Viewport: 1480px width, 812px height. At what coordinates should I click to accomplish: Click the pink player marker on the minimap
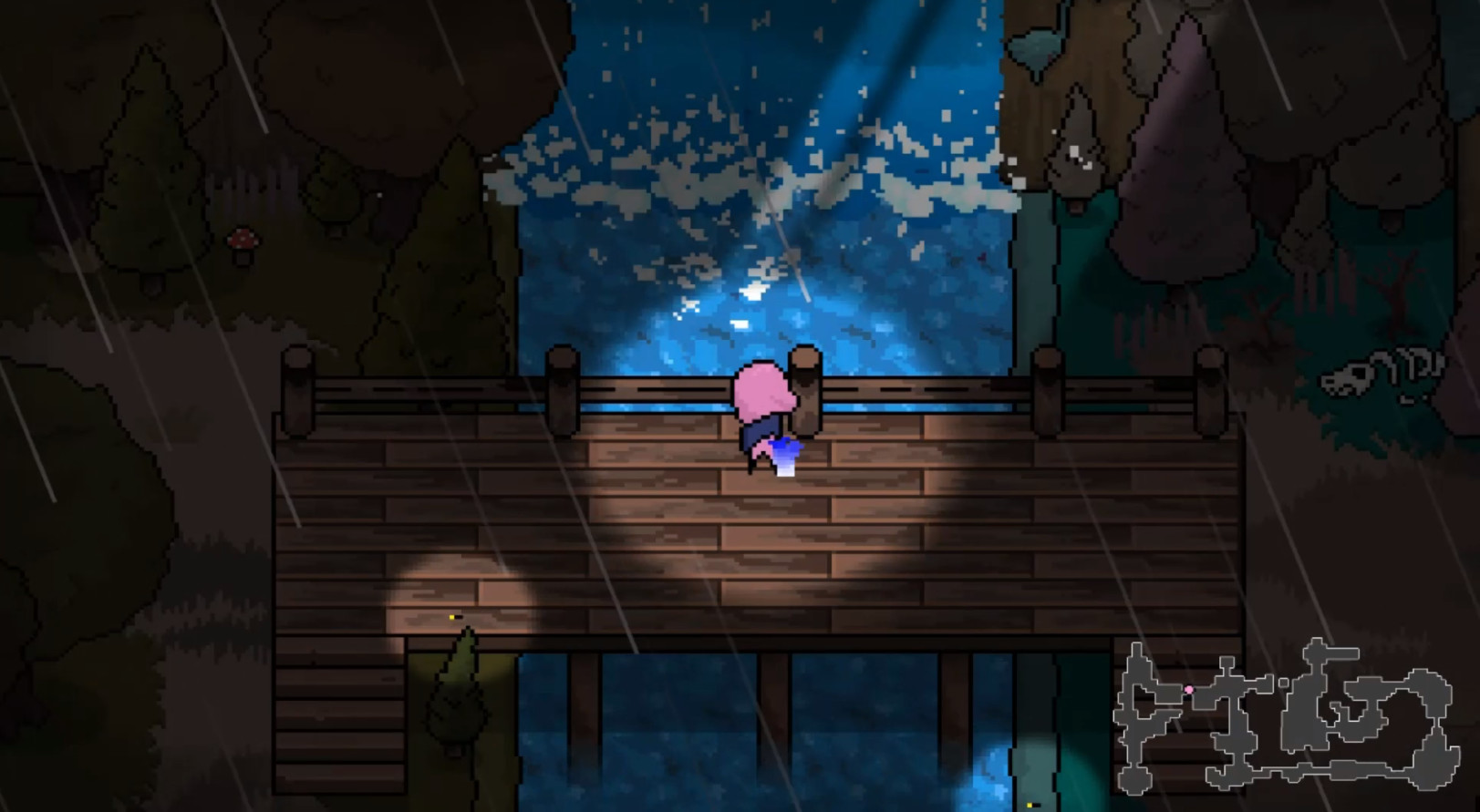tap(1190, 688)
